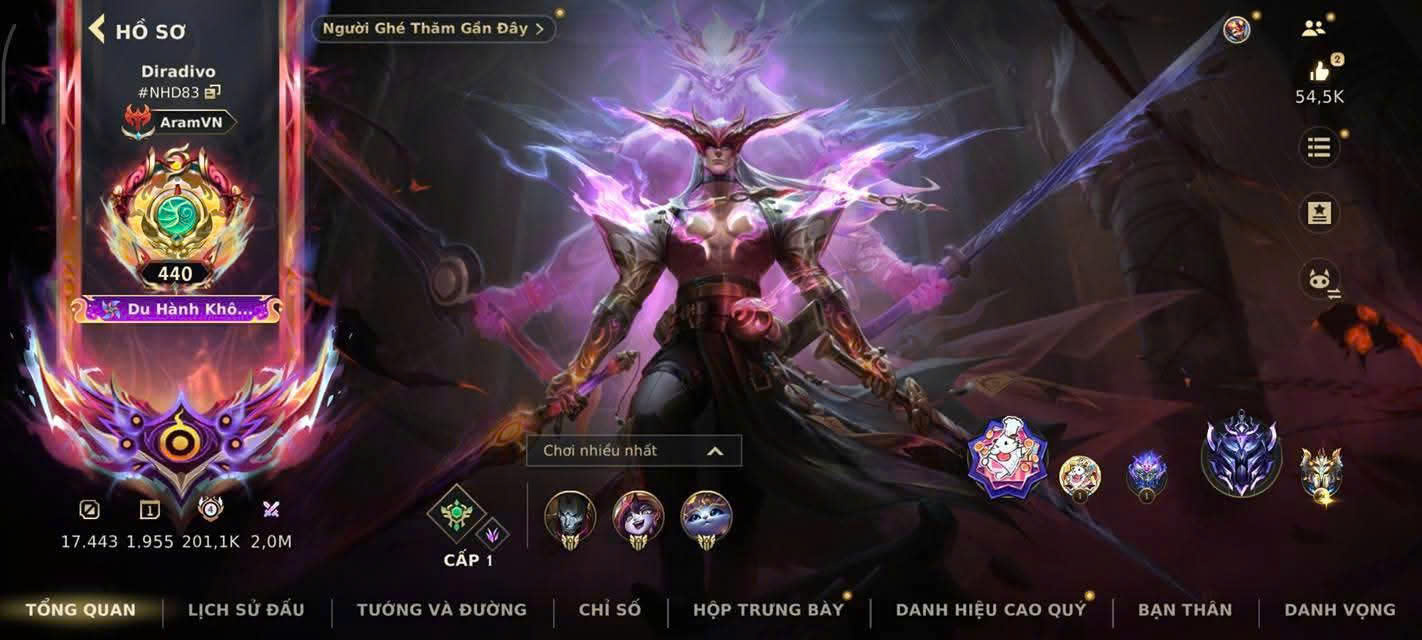
Task: Like the profile with thumbs-up icon
Action: click(1319, 72)
